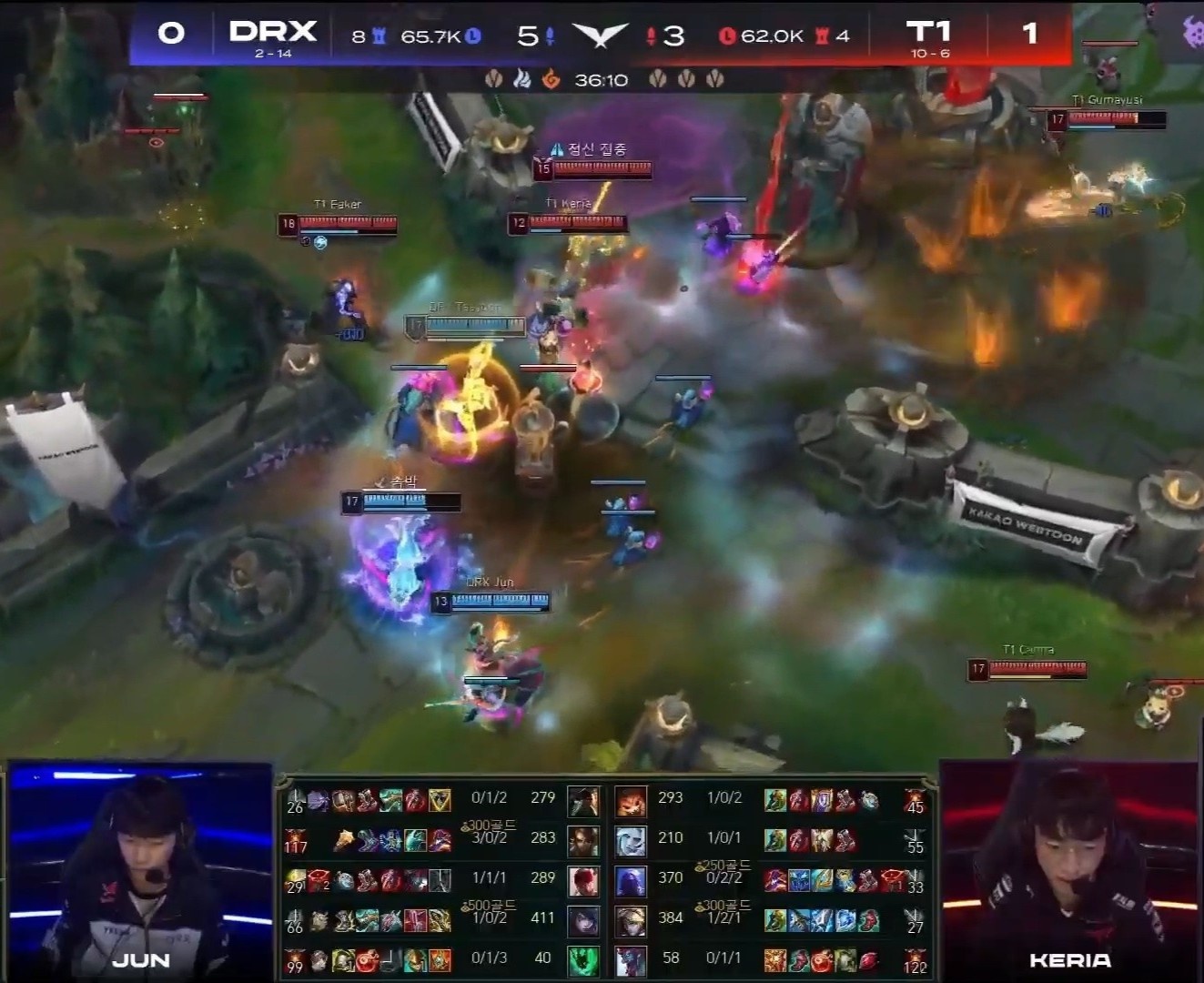Click the red control ward icon in Keria's items

click(867, 960)
